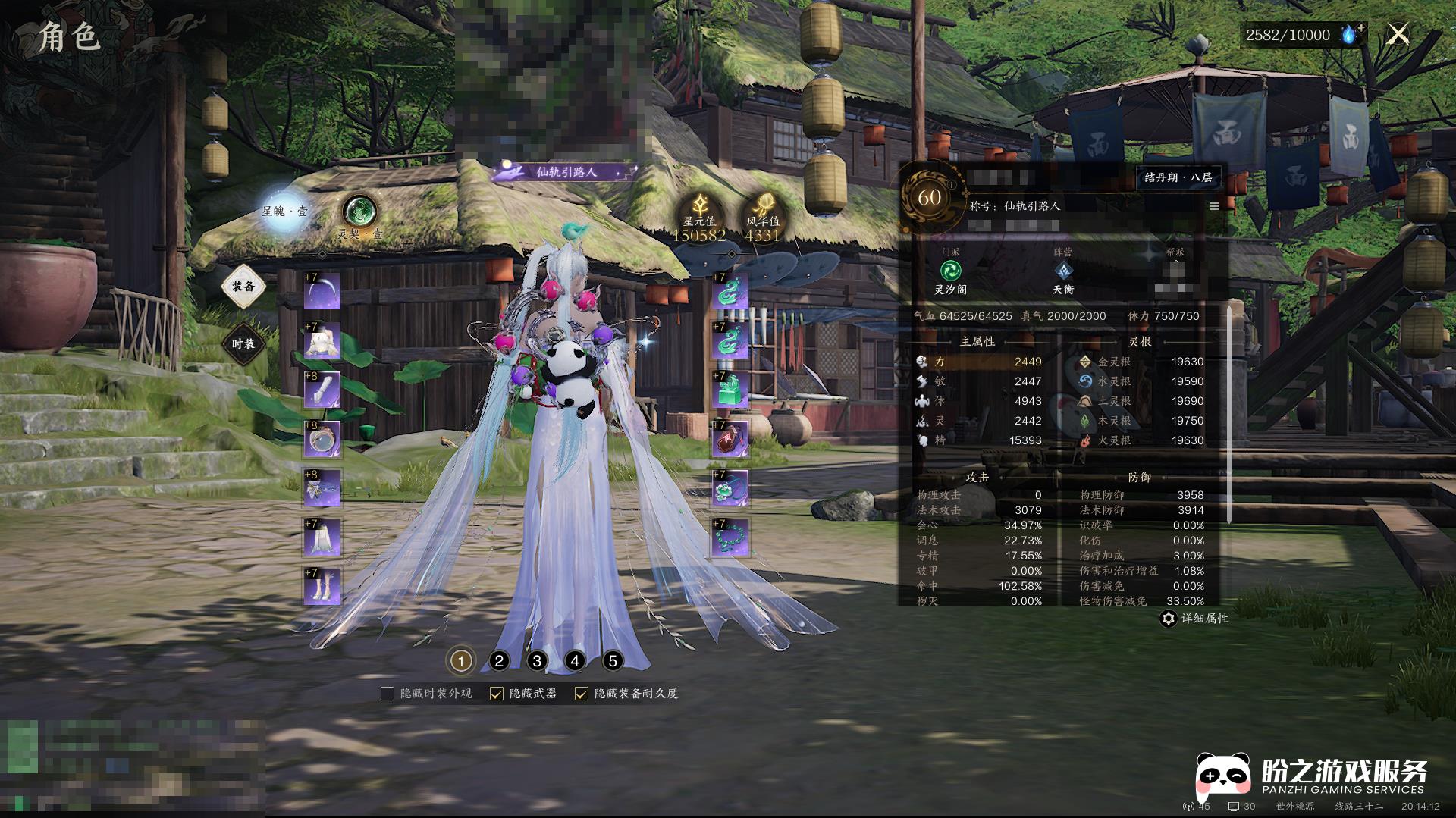This screenshot has width=1456, height=818.
Task: Select the jade seal equipment slot
Action: pyautogui.click(x=730, y=390)
